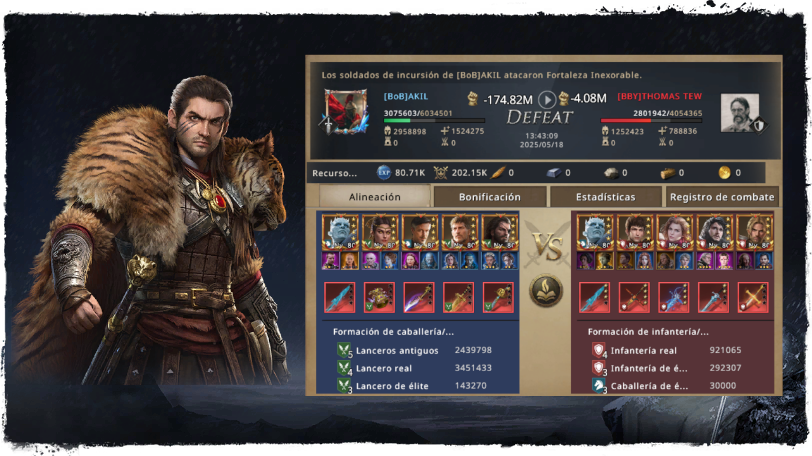Play the battle replay button
812x456 pixels.
click(x=547, y=99)
